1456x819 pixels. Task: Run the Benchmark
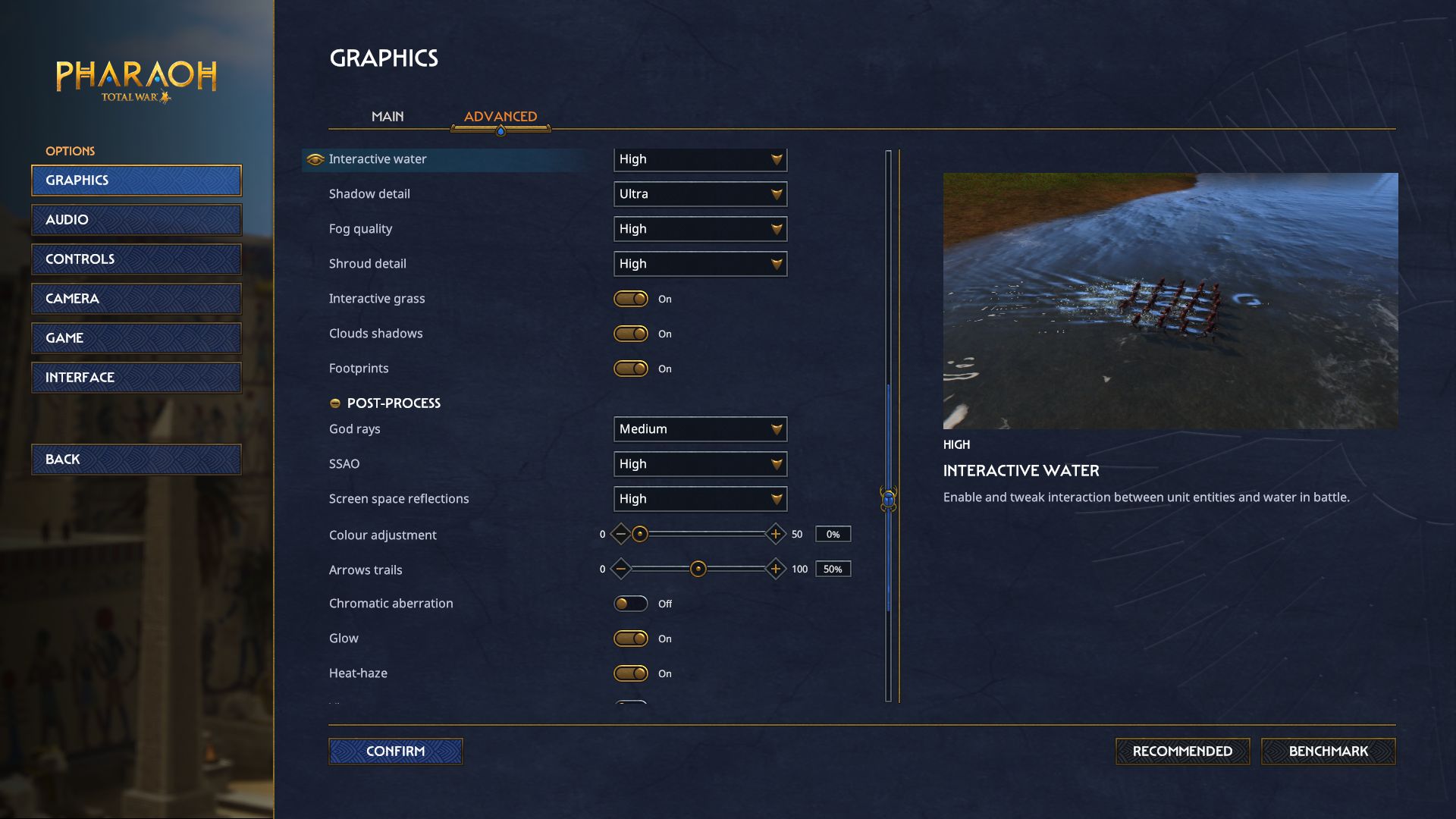tap(1328, 752)
